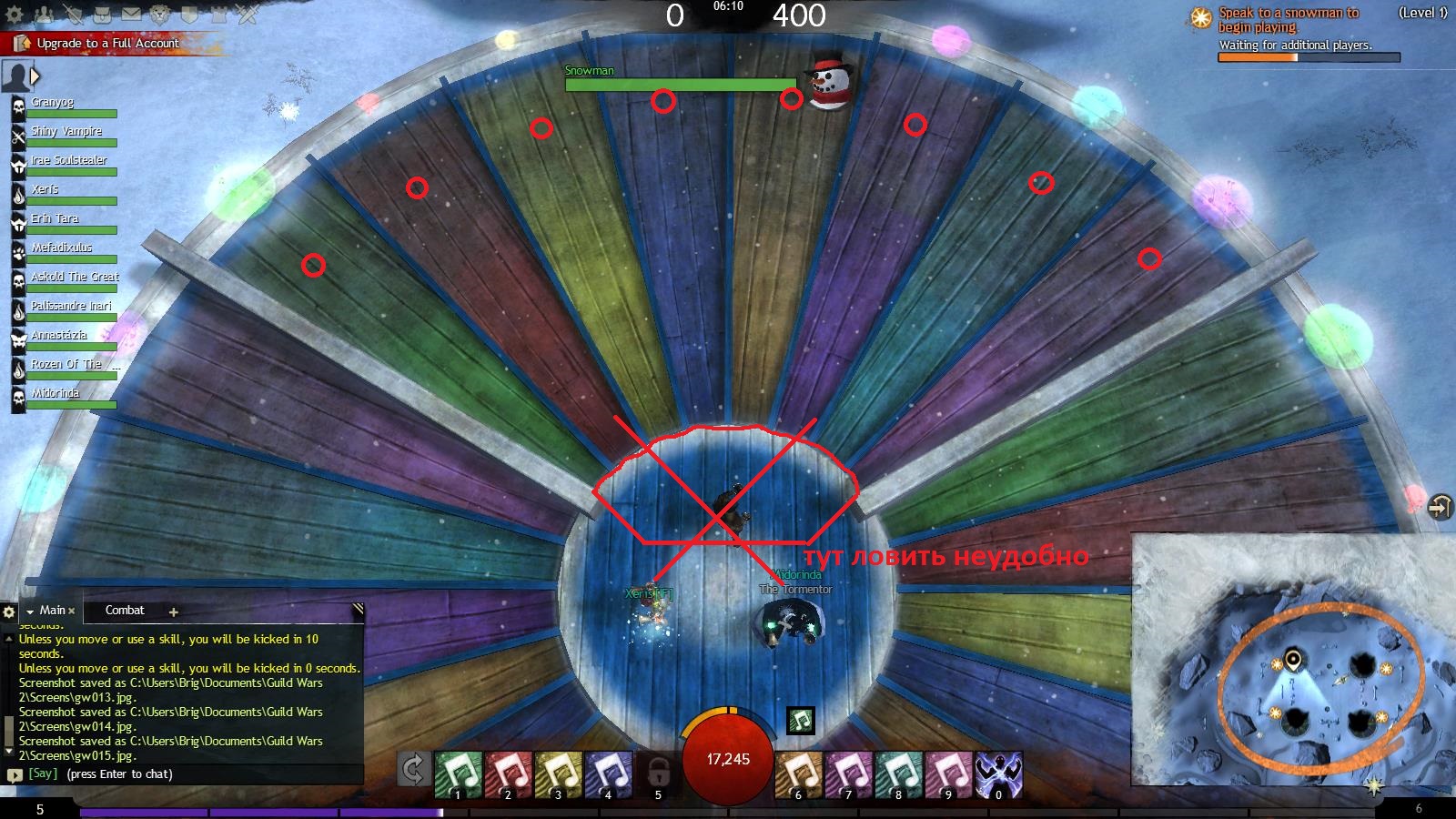
Task: Play the green music note skill 1
Action: pyautogui.click(x=458, y=774)
